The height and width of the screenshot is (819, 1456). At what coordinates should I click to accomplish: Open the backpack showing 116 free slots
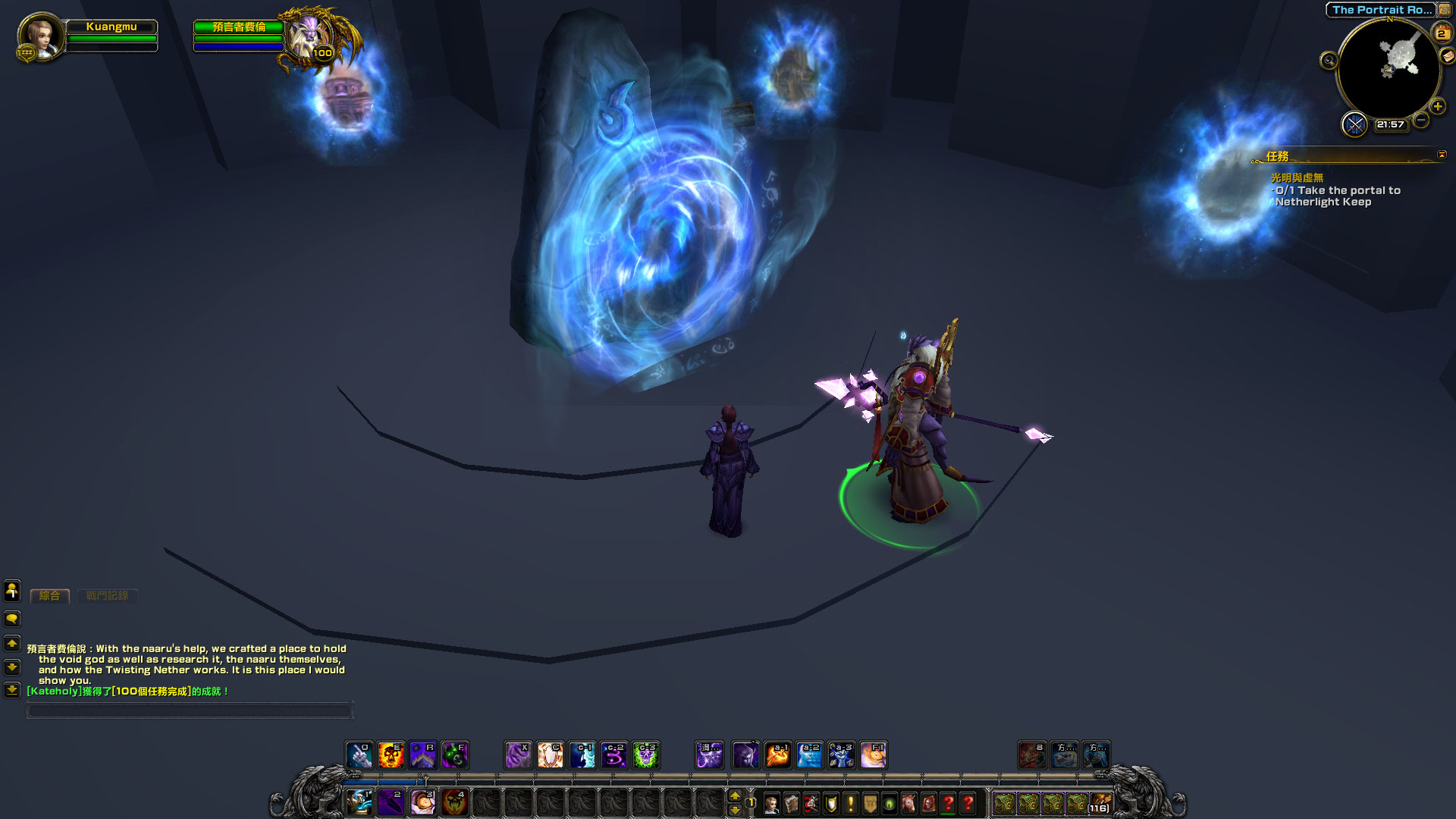coord(1100,804)
